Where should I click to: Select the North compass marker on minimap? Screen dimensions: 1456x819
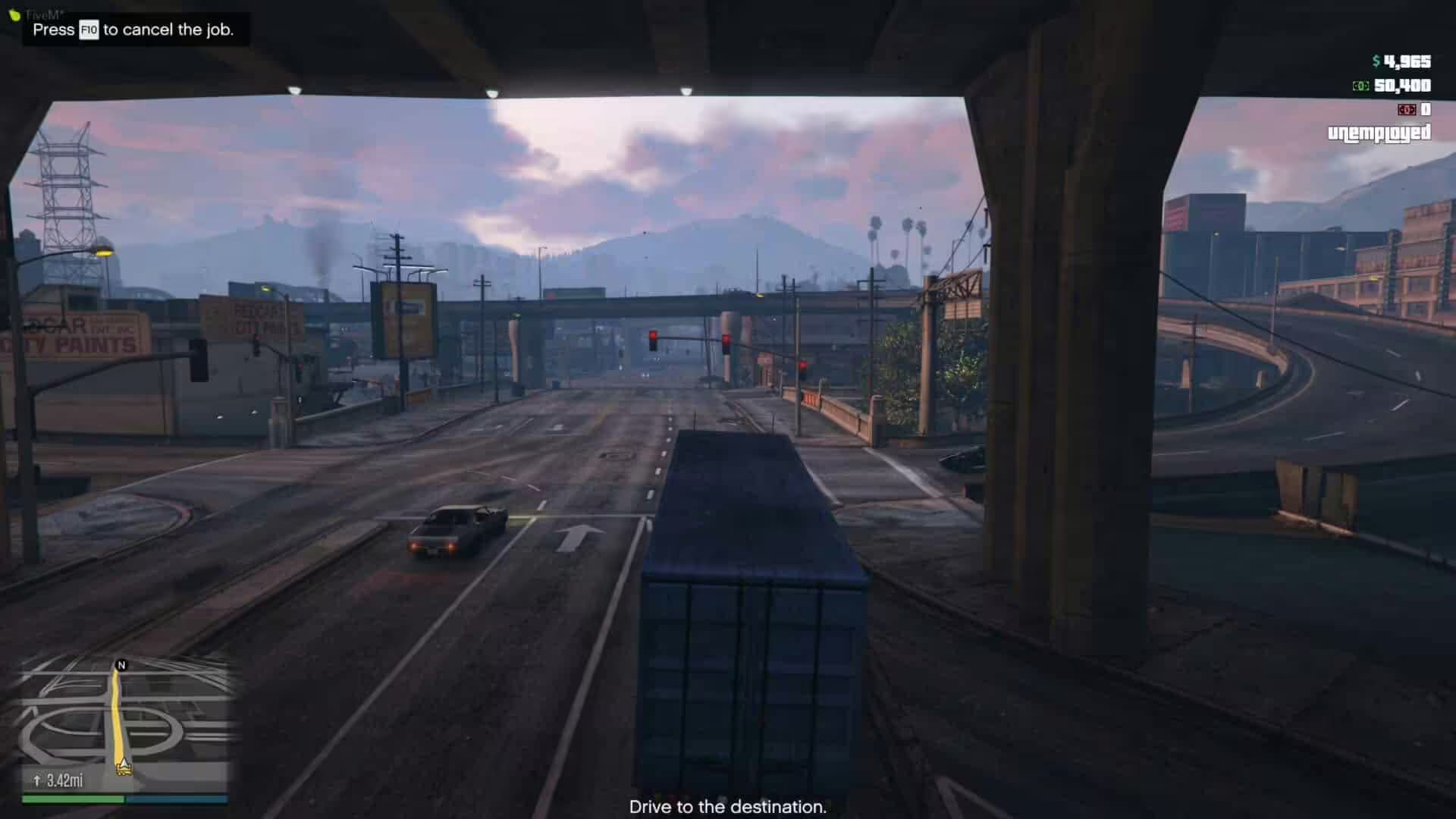(121, 666)
